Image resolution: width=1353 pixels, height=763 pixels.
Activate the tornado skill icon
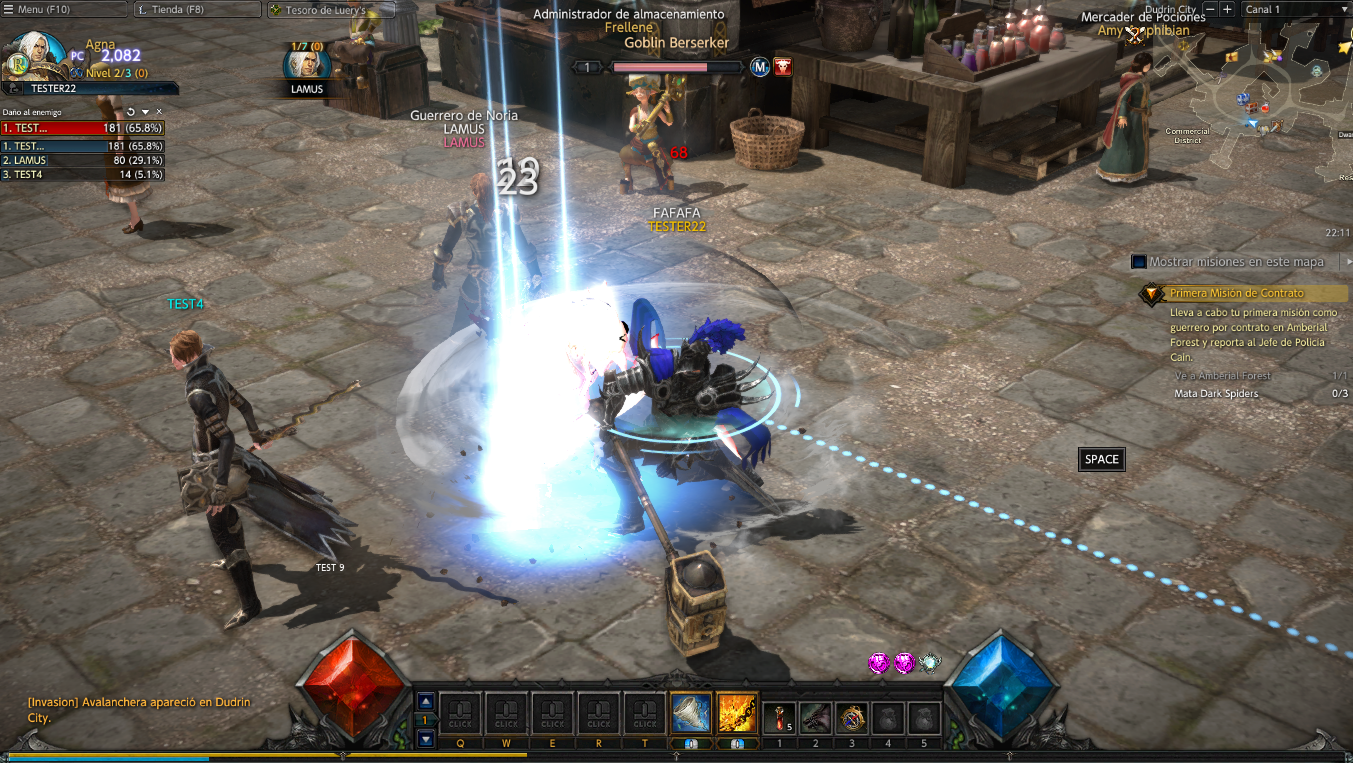(691, 713)
